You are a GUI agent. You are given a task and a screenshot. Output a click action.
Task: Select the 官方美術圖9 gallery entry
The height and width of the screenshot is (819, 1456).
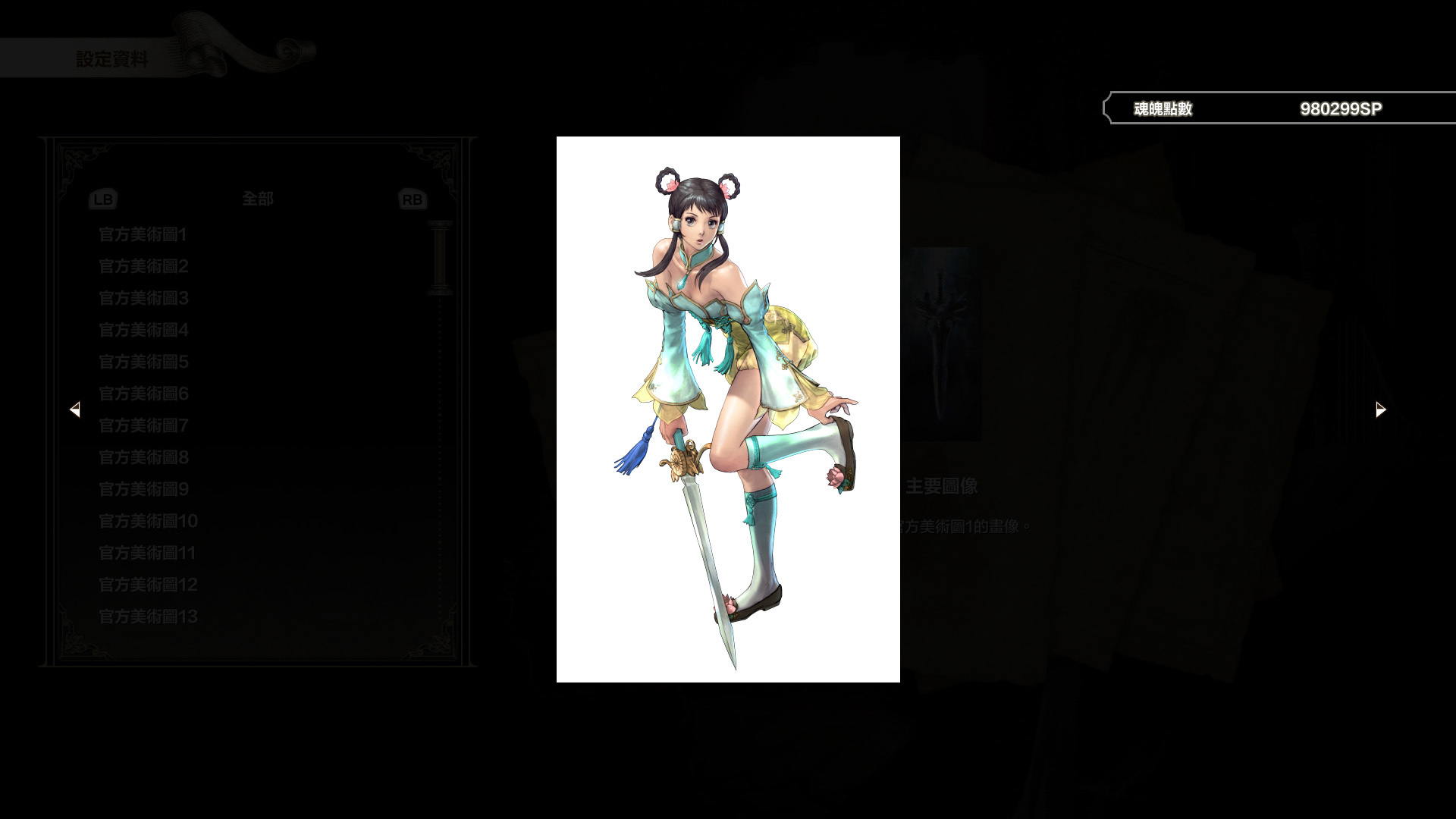point(143,490)
